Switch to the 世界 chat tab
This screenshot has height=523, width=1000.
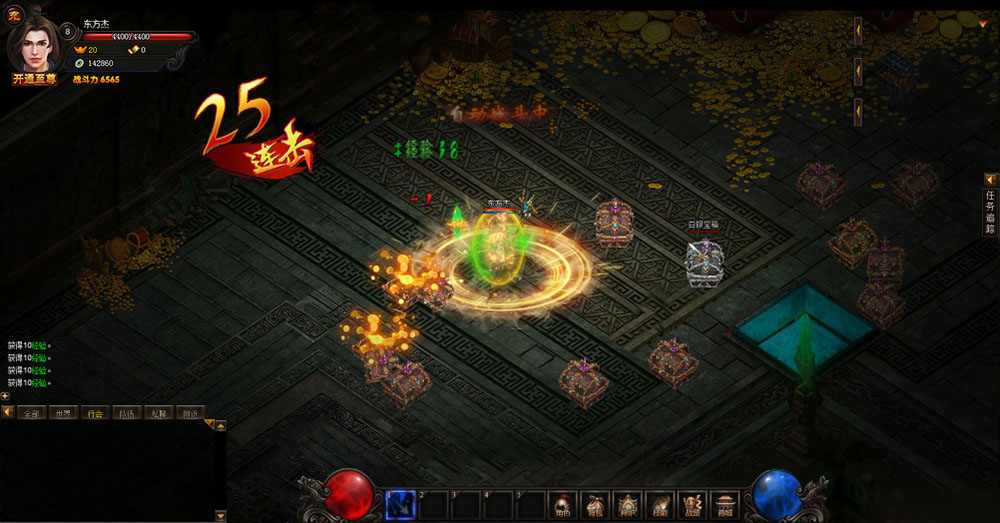click(62, 412)
